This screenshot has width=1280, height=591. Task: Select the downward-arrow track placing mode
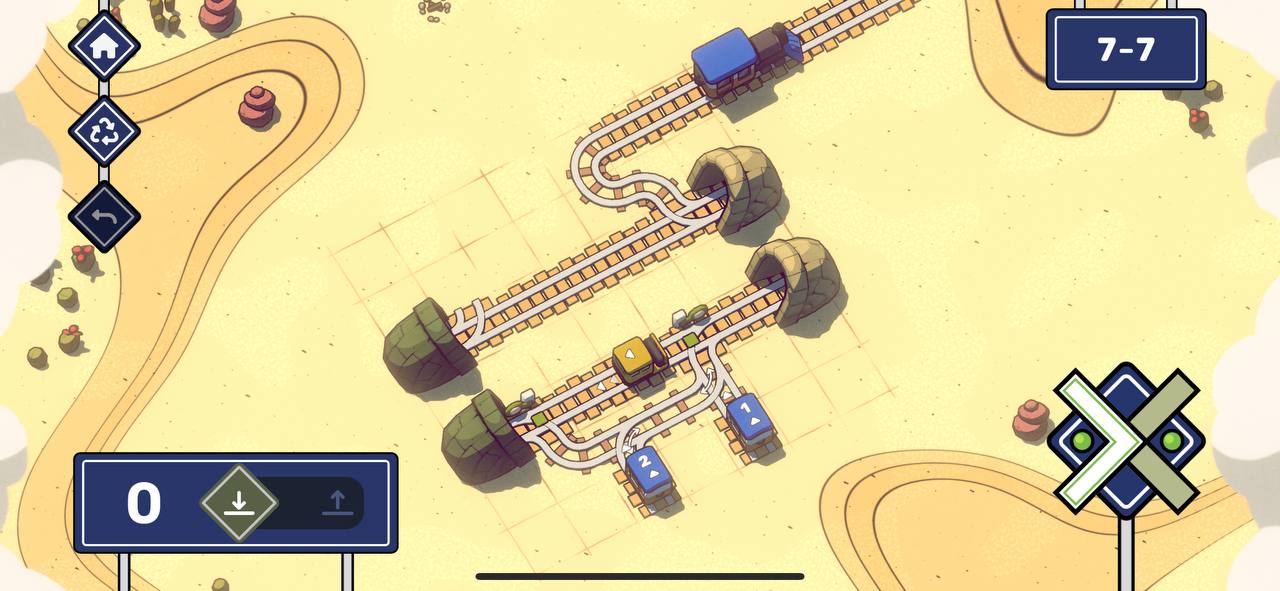click(238, 502)
